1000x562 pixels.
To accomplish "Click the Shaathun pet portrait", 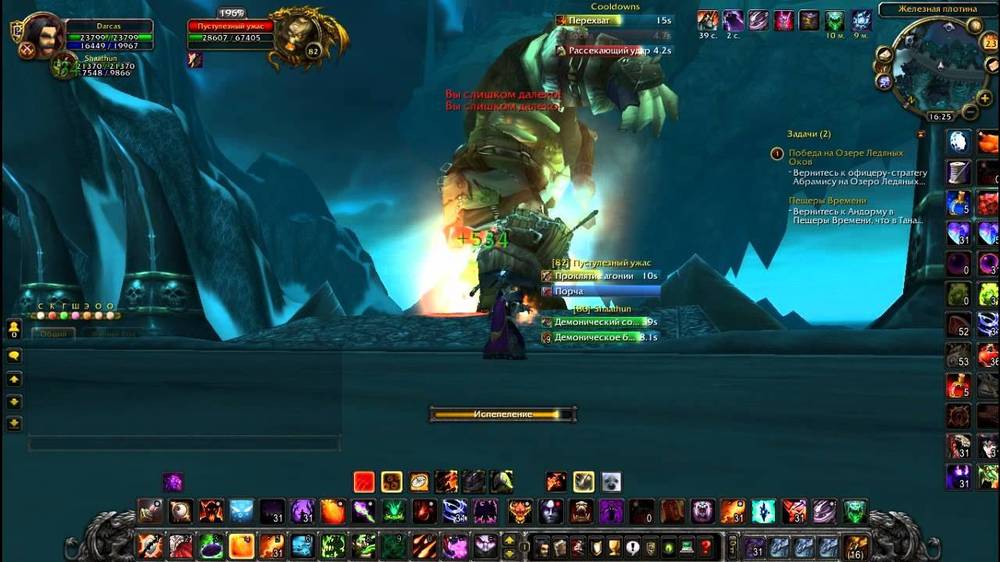I will (x=63, y=67).
